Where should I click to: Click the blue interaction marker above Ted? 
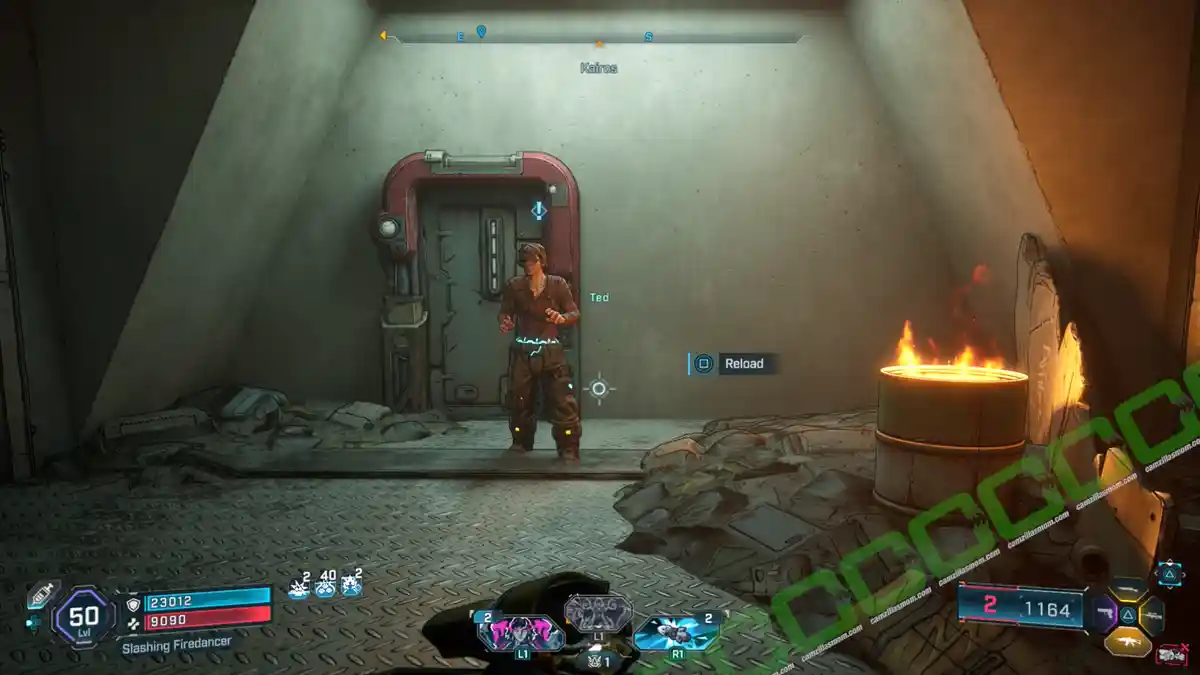(539, 210)
